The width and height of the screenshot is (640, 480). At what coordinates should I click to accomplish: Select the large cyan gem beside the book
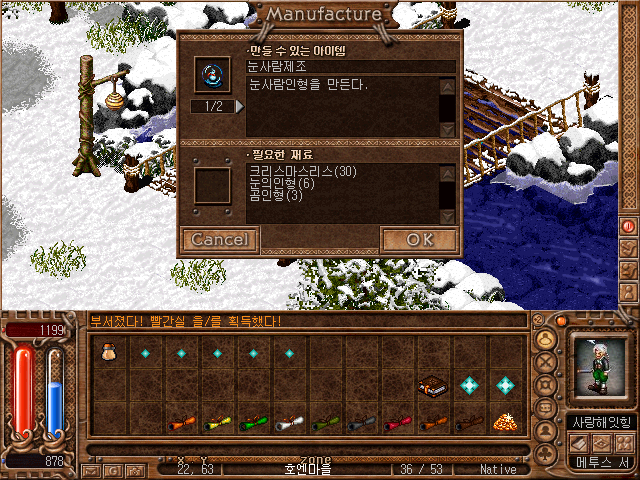[x=469, y=385]
